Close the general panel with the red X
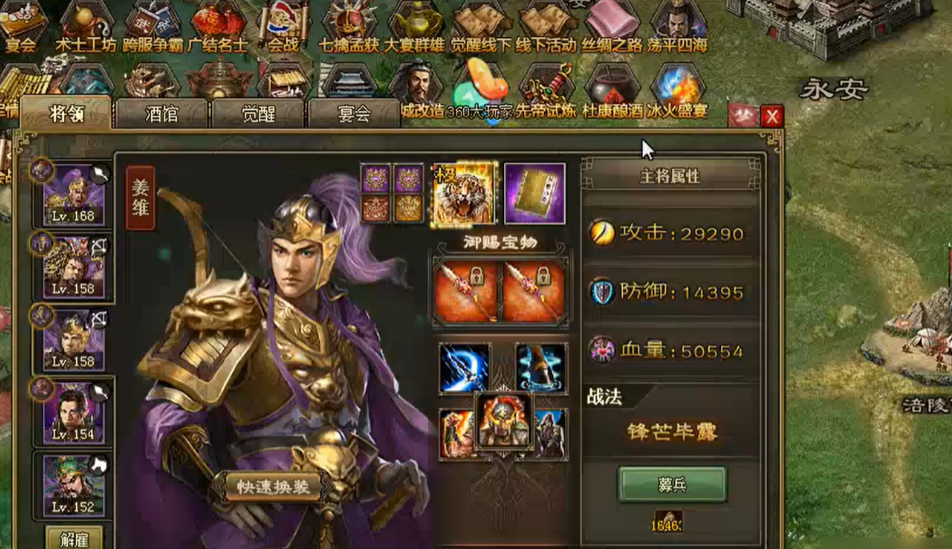 tap(771, 116)
